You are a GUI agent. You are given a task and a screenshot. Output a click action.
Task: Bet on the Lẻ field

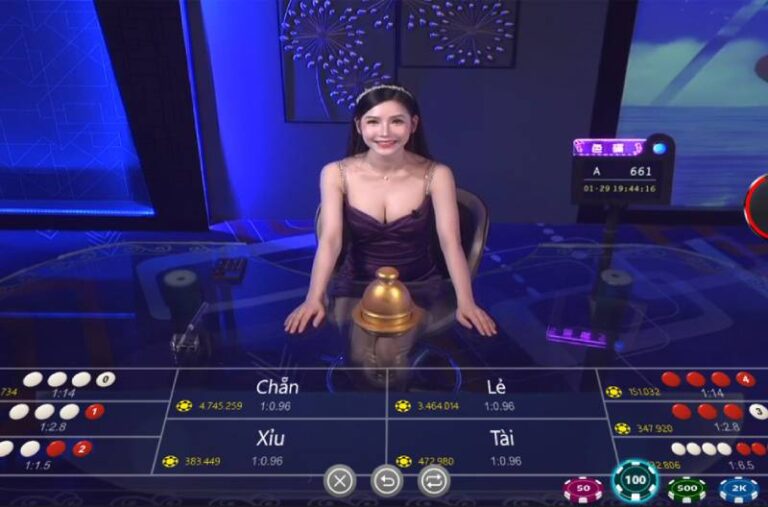(495, 393)
